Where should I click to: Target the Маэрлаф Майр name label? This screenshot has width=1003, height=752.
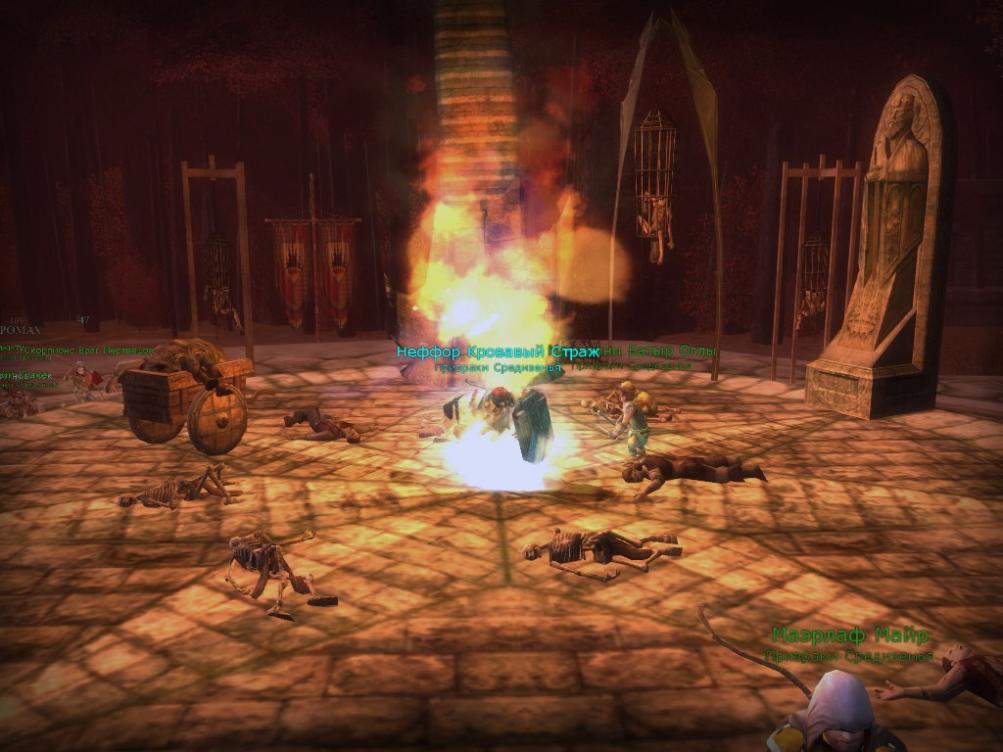point(850,635)
